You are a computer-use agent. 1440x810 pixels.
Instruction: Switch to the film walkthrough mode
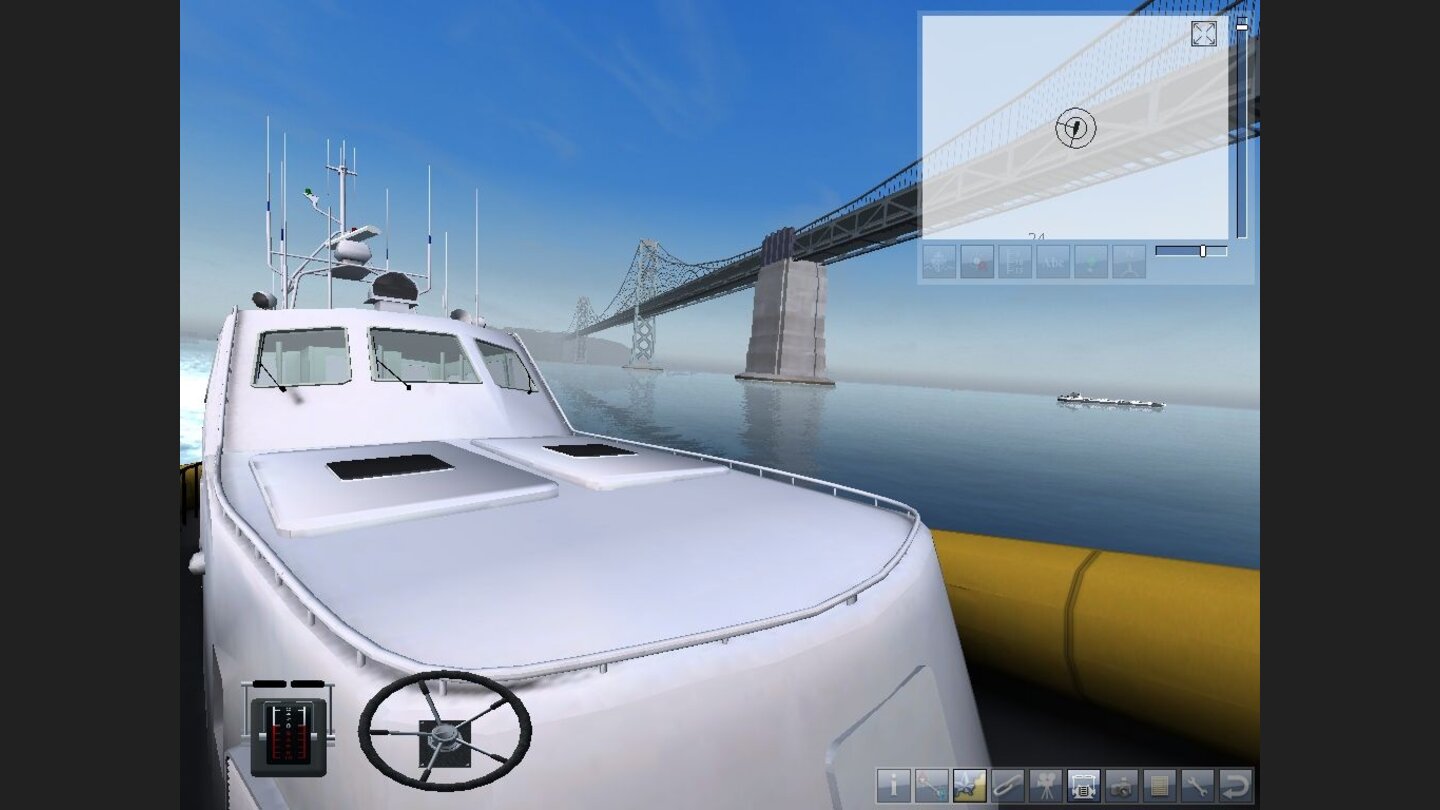(1082, 788)
